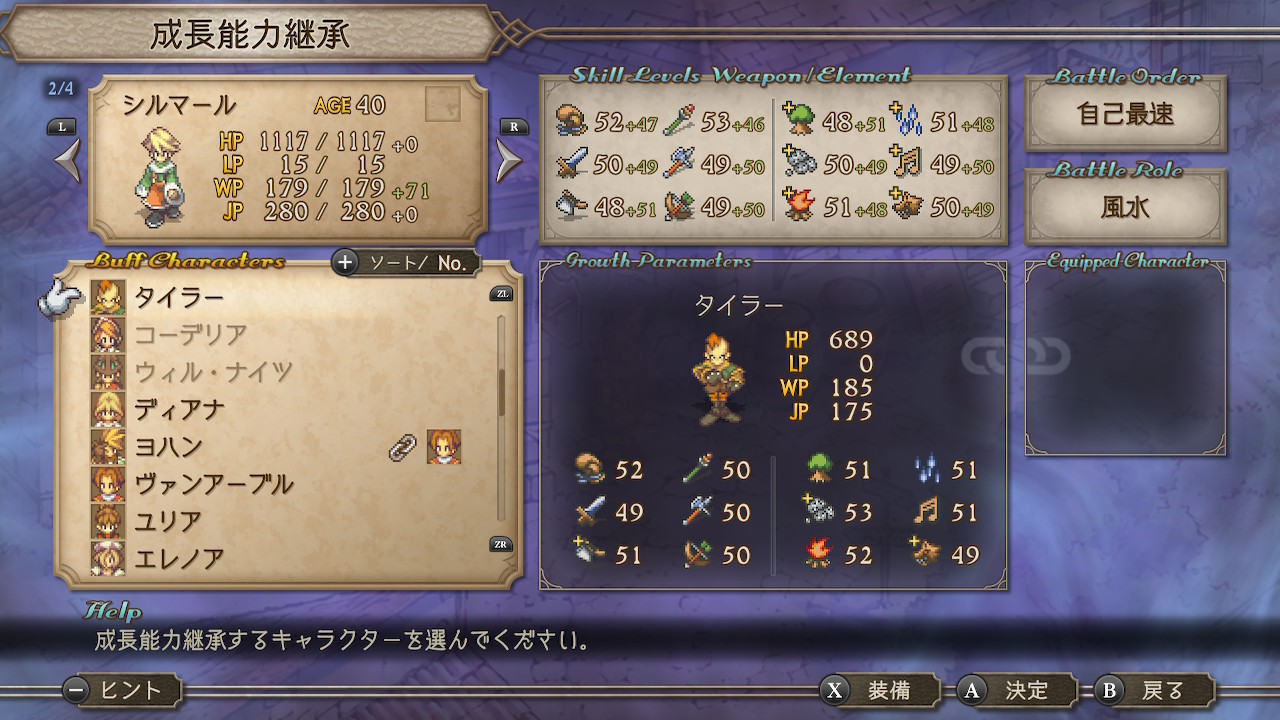Confirm with the 決定 button
This screenshot has height=720, width=1280.
(1017, 690)
